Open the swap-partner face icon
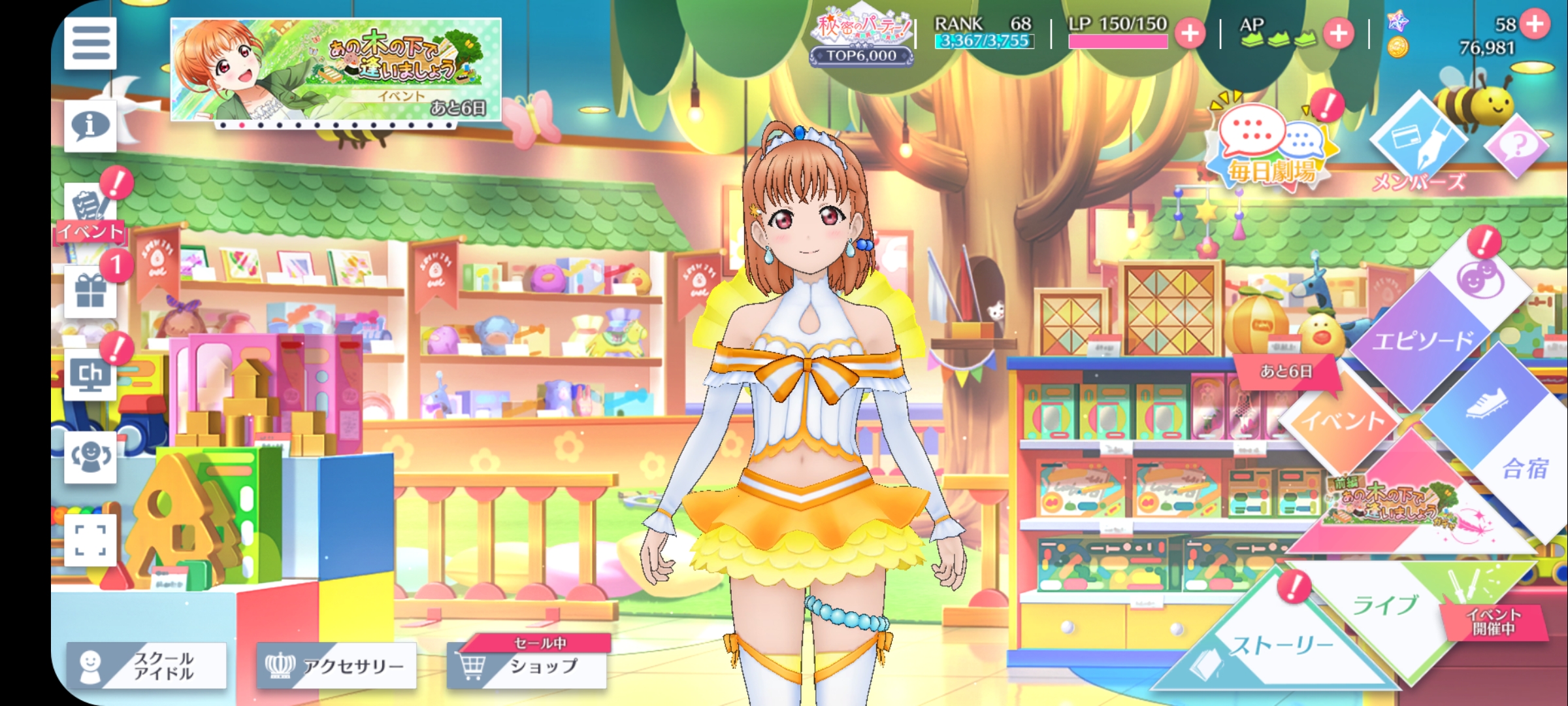 point(90,458)
